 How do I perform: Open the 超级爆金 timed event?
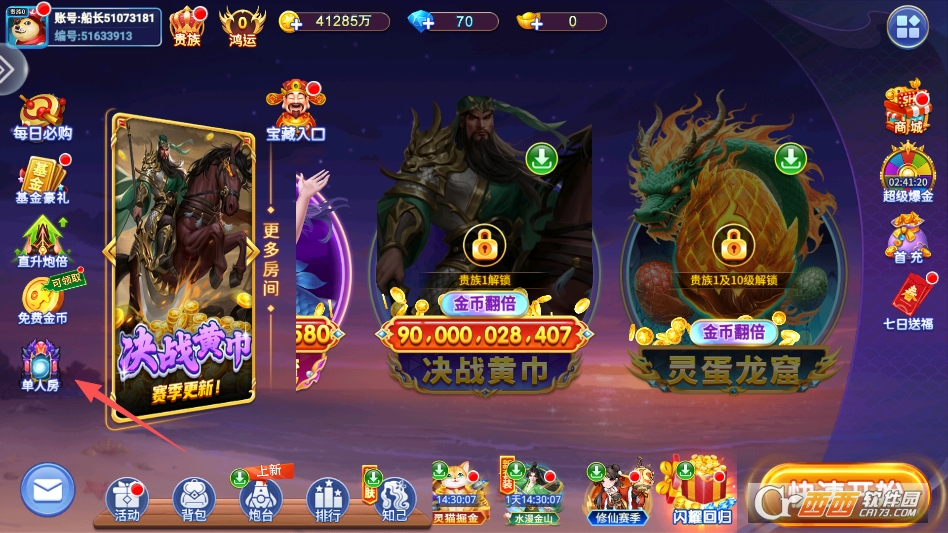pyautogui.click(x=907, y=173)
